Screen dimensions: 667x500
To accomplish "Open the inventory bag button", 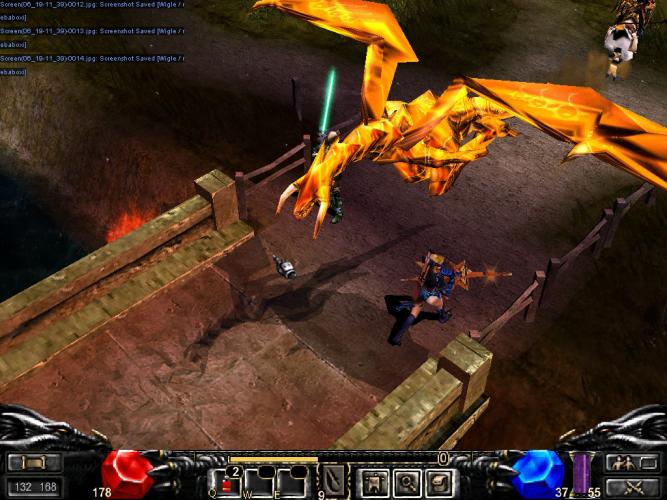I will tap(439, 483).
